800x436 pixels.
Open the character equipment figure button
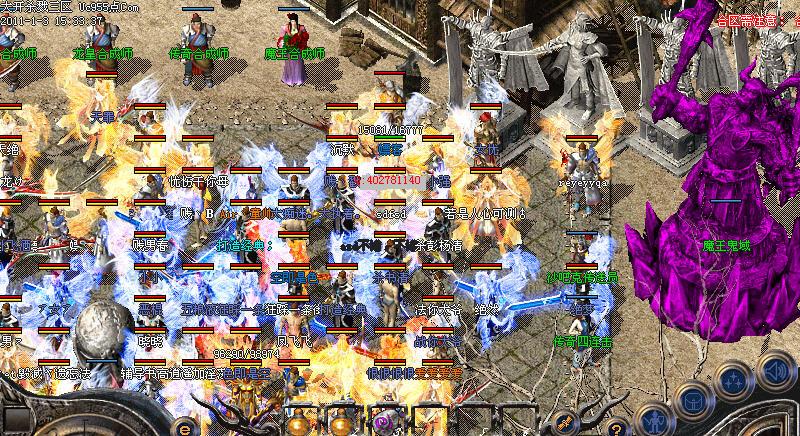point(653,420)
